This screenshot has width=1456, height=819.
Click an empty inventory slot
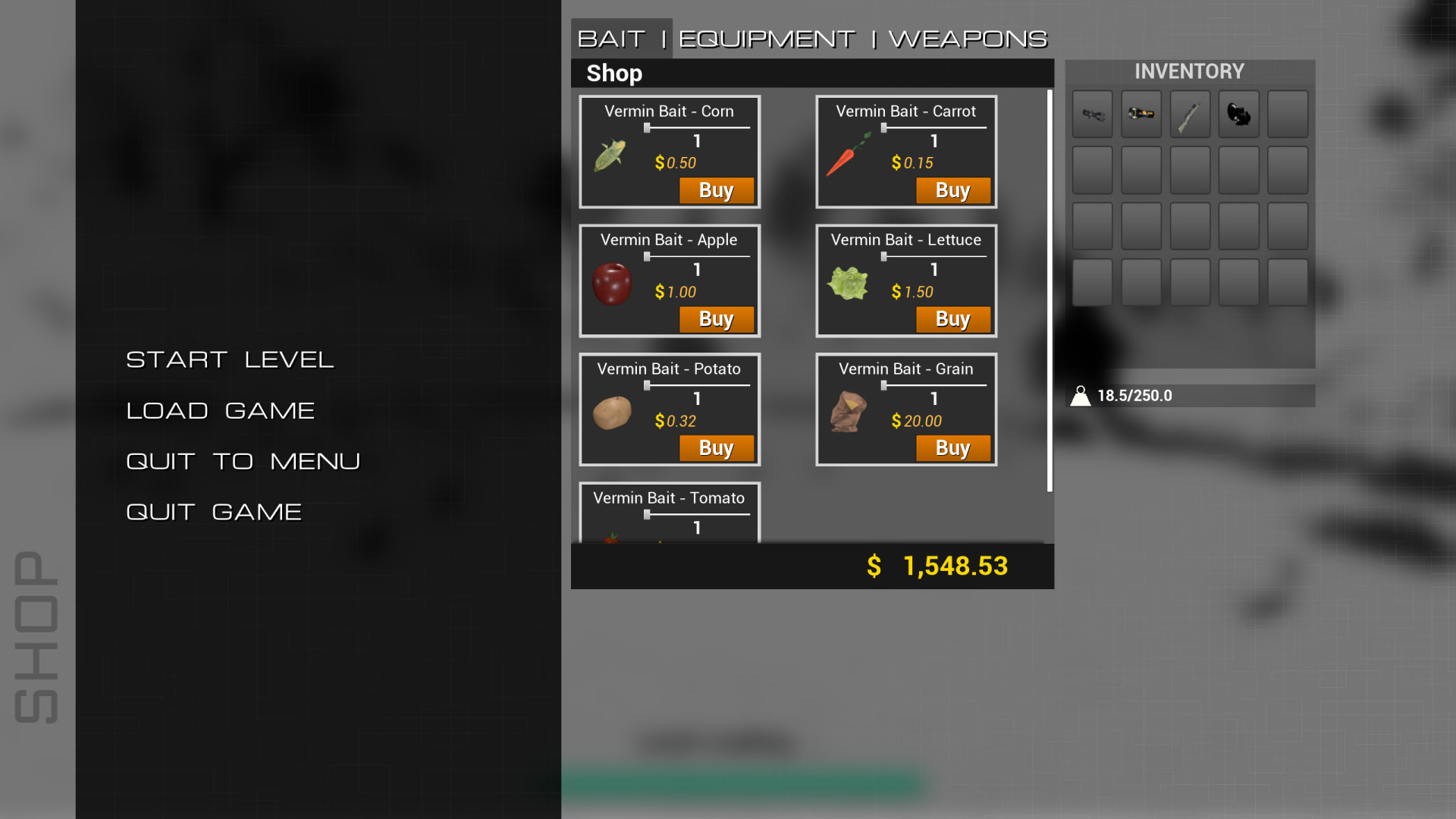coord(1287,114)
